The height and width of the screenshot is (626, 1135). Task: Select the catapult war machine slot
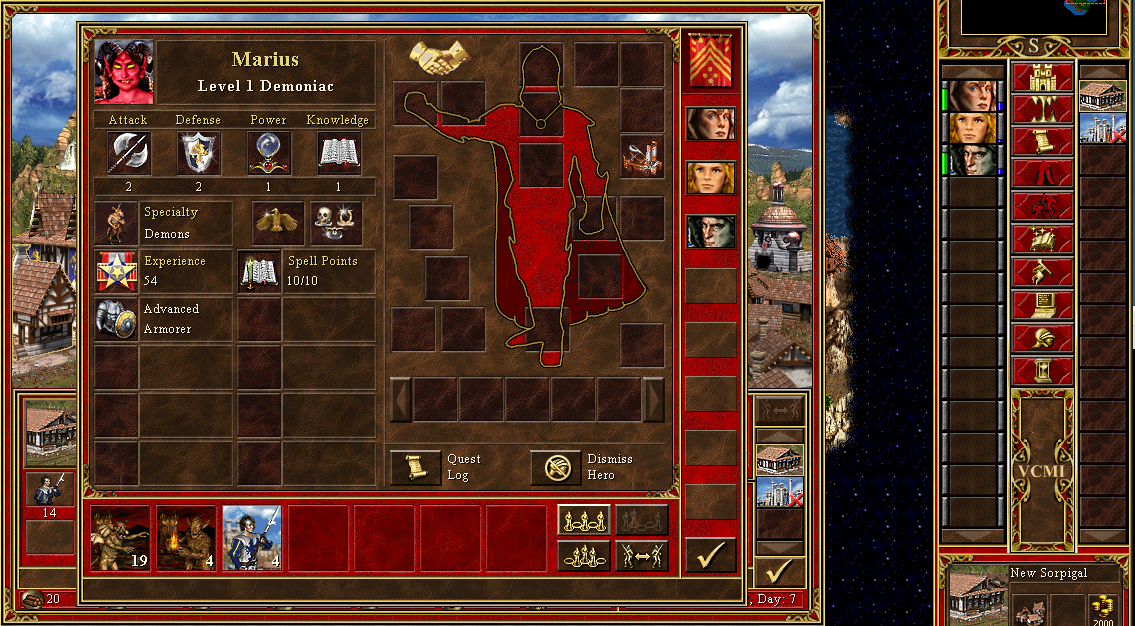(642, 156)
